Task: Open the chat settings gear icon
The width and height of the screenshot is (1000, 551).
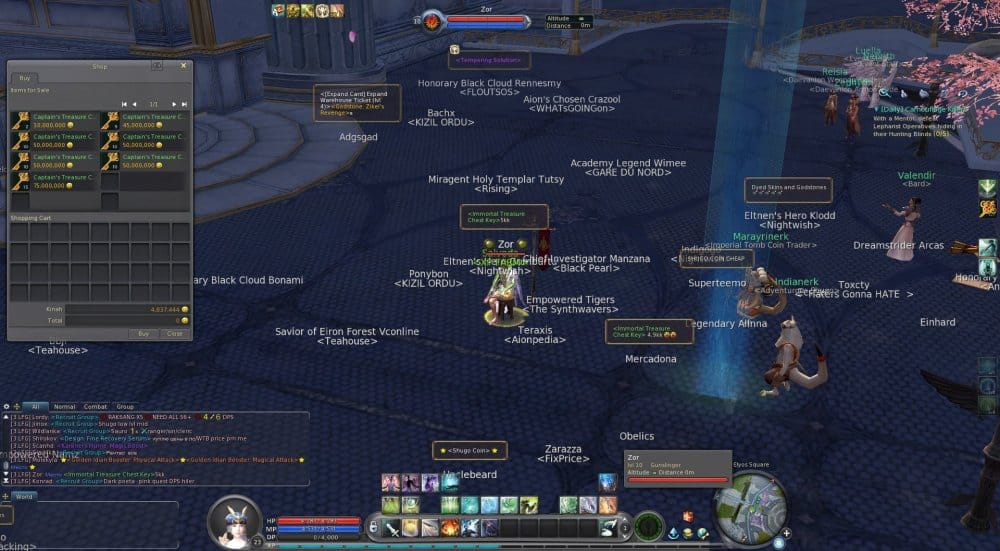Action: (7, 407)
